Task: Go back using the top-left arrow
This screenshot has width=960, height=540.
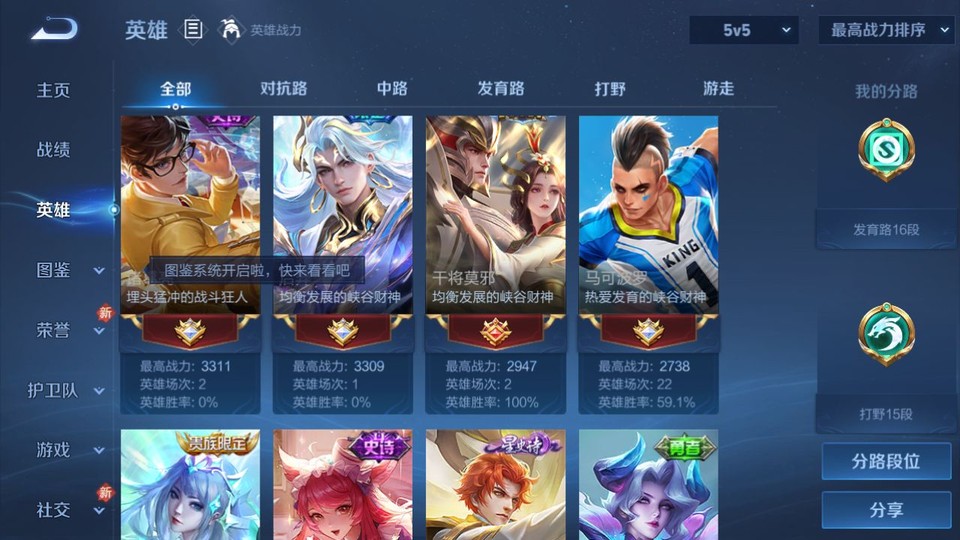Action: coord(54,30)
